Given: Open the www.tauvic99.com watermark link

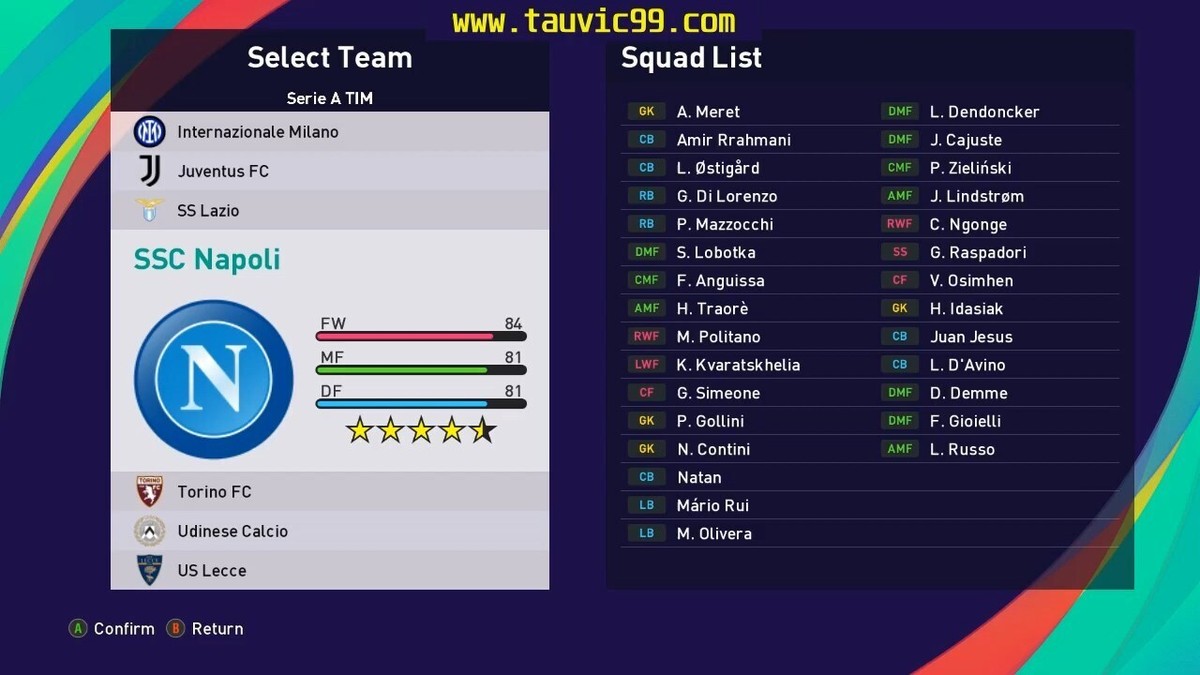Looking at the screenshot, I should [x=593, y=21].
